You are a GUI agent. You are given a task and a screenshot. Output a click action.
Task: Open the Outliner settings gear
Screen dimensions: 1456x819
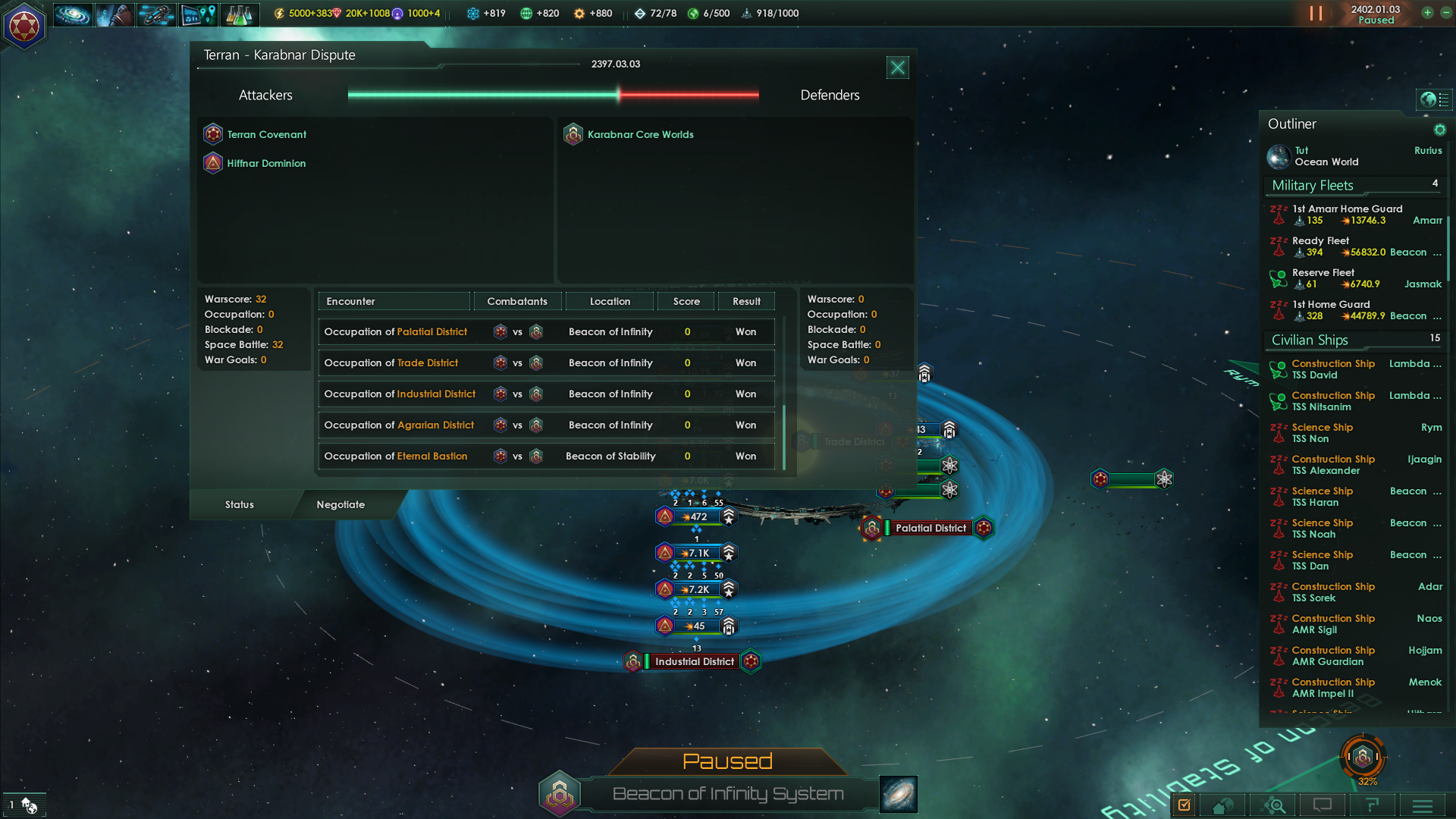[1439, 130]
